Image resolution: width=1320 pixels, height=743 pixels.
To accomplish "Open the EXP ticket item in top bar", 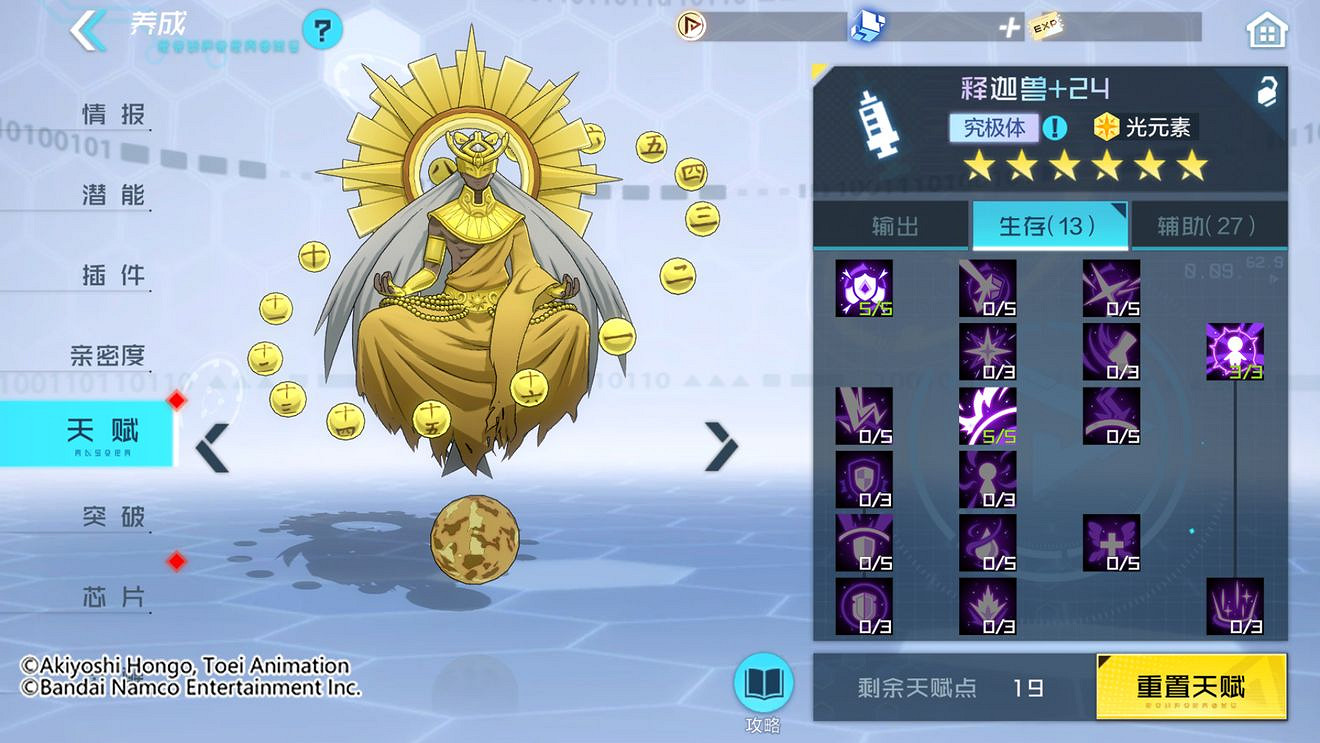I will click(x=1046, y=26).
